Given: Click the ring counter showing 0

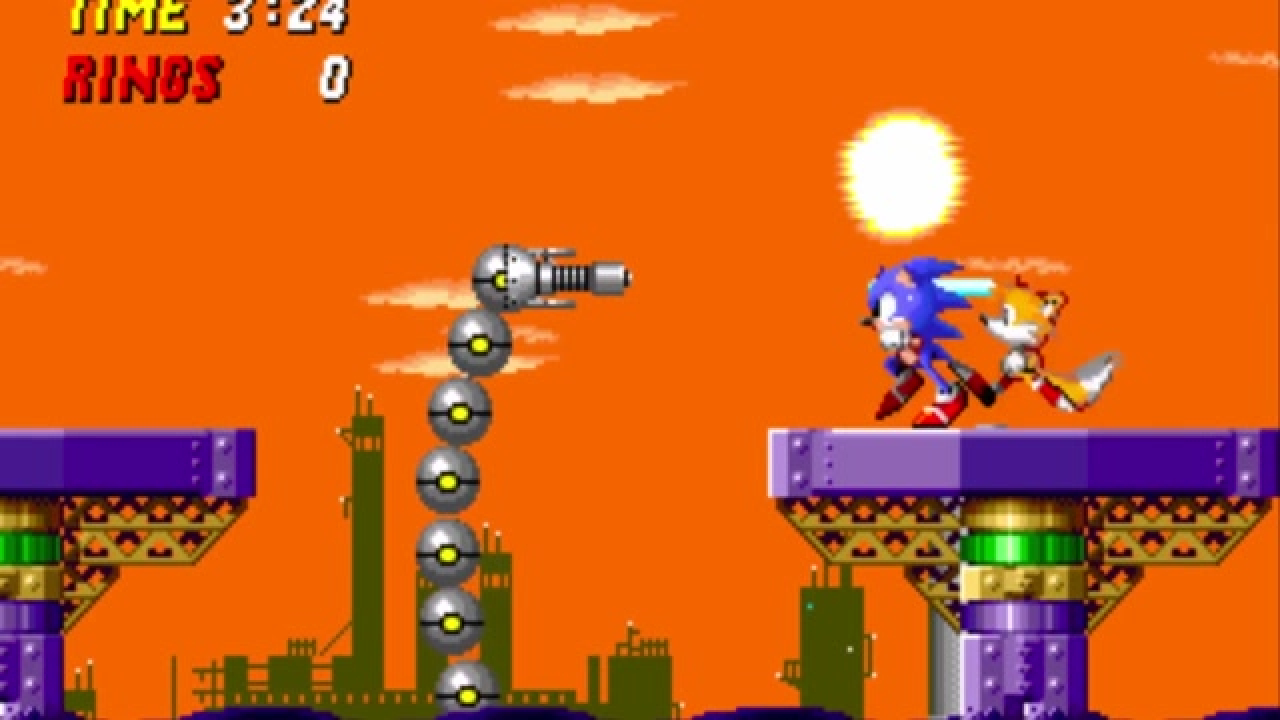Looking at the screenshot, I should click(x=335, y=72).
